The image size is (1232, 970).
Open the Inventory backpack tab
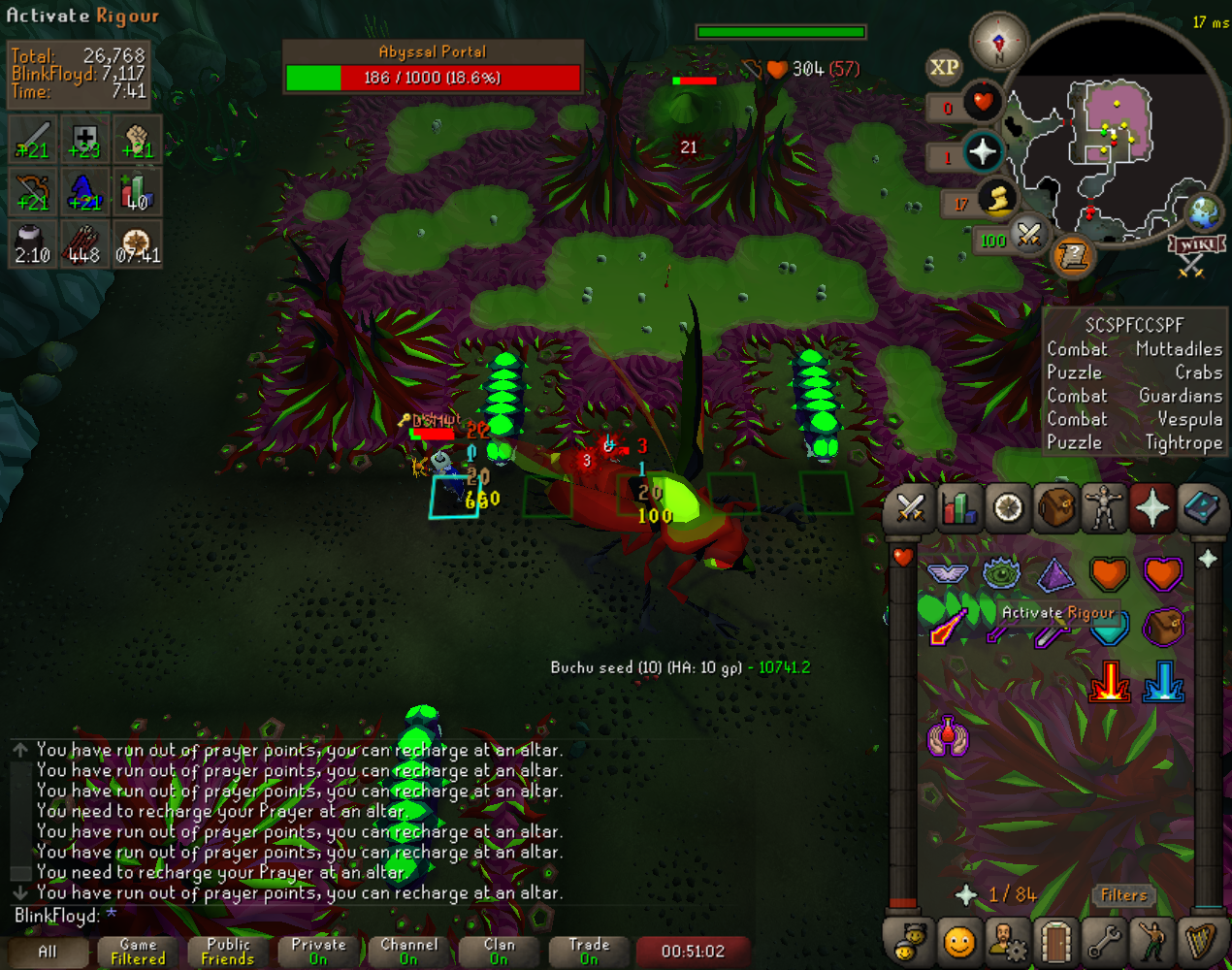point(1055,508)
